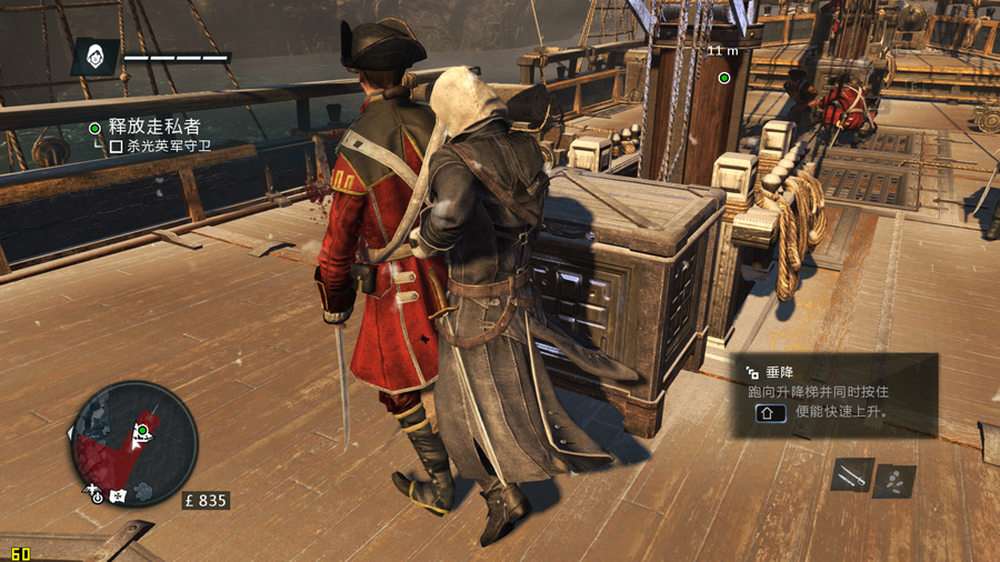Image resolution: width=1000 pixels, height=562 pixels.
Task: Select the coins/tool slot beside the swords
Action: 894,480
